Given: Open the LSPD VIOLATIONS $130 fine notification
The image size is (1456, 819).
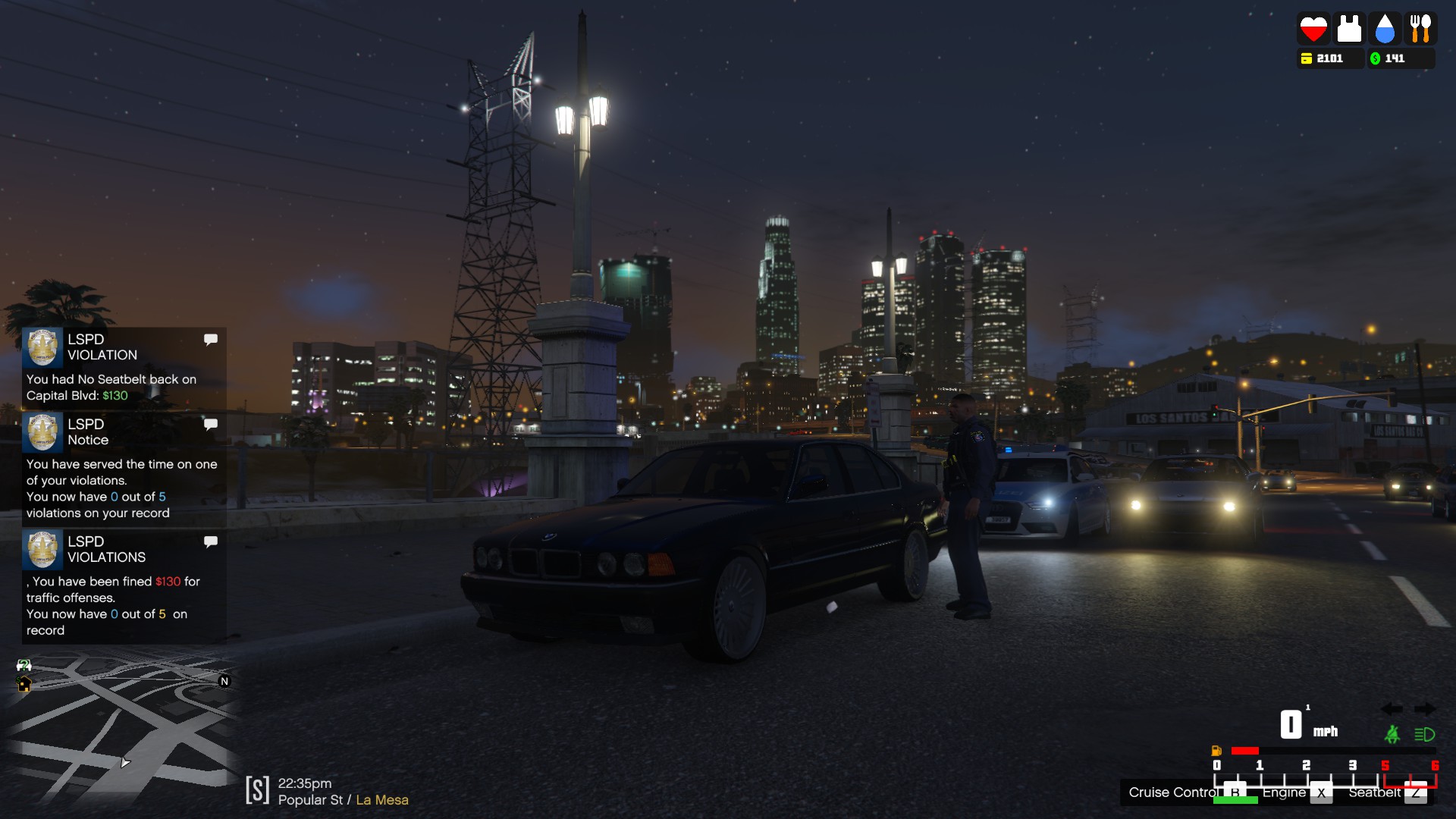Looking at the screenshot, I should click(124, 585).
